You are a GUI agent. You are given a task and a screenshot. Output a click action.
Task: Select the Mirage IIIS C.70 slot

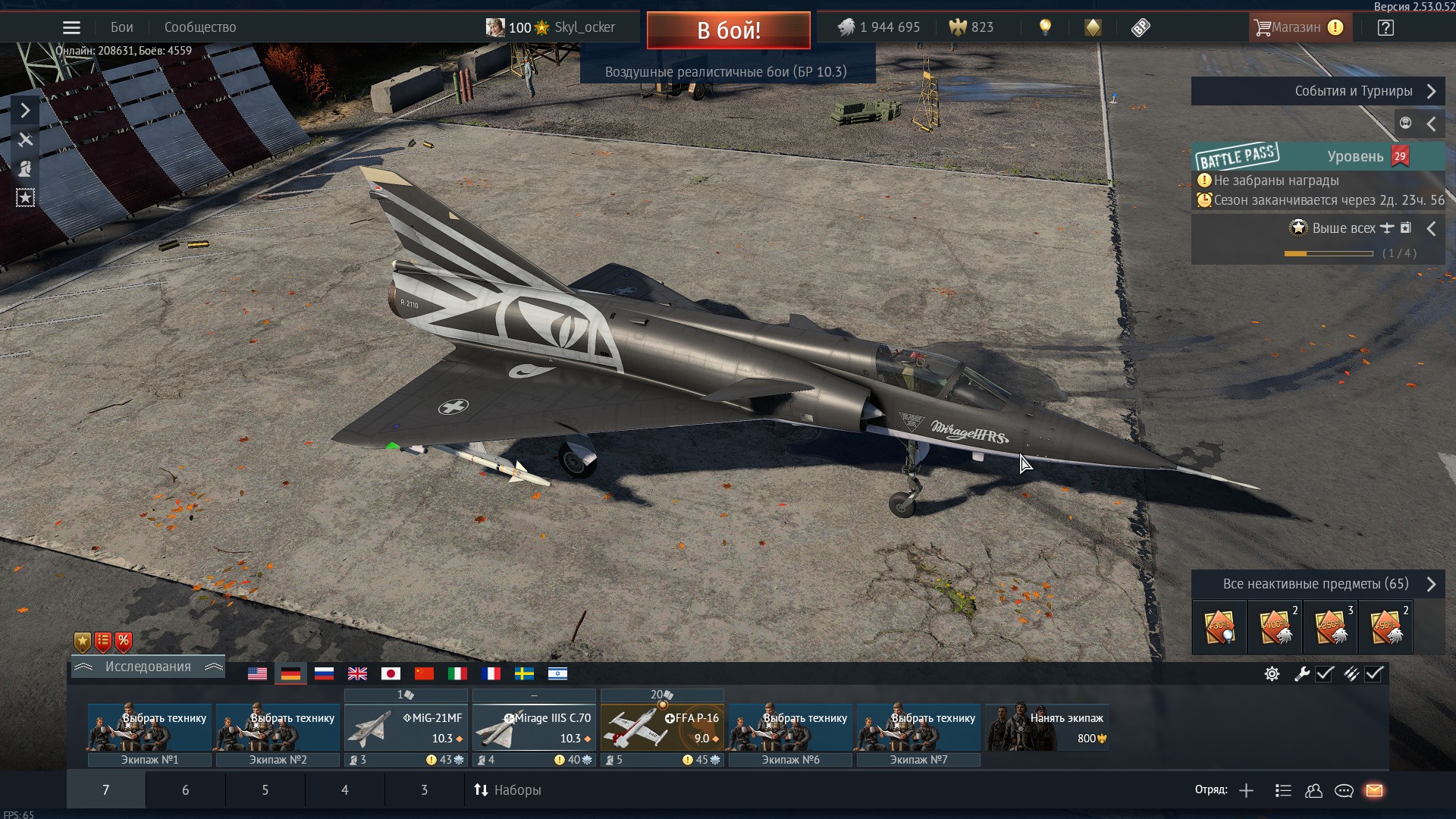pos(534,728)
